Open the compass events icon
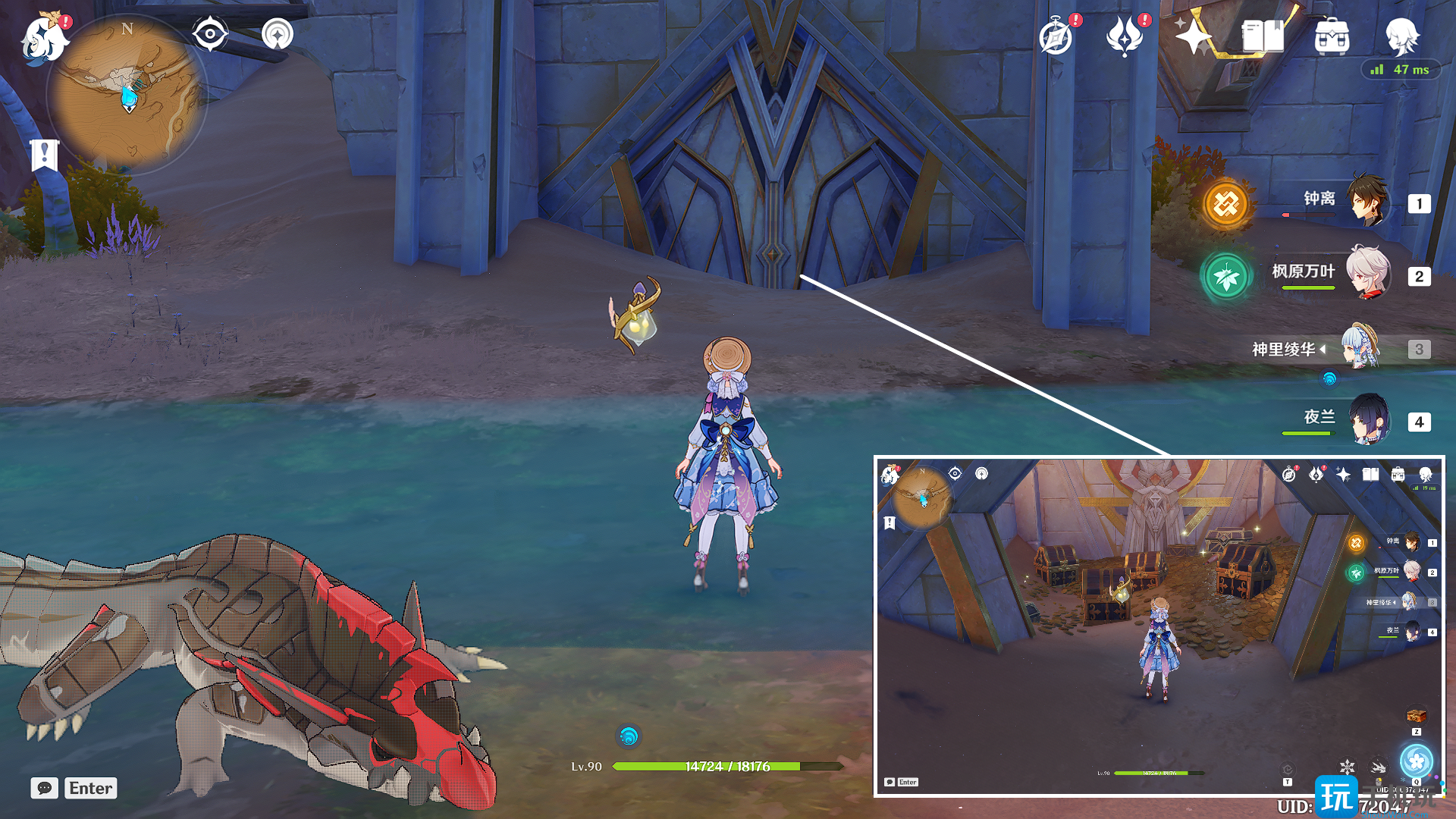Screen dimensions: 1456x819 tap(1056, 36)
